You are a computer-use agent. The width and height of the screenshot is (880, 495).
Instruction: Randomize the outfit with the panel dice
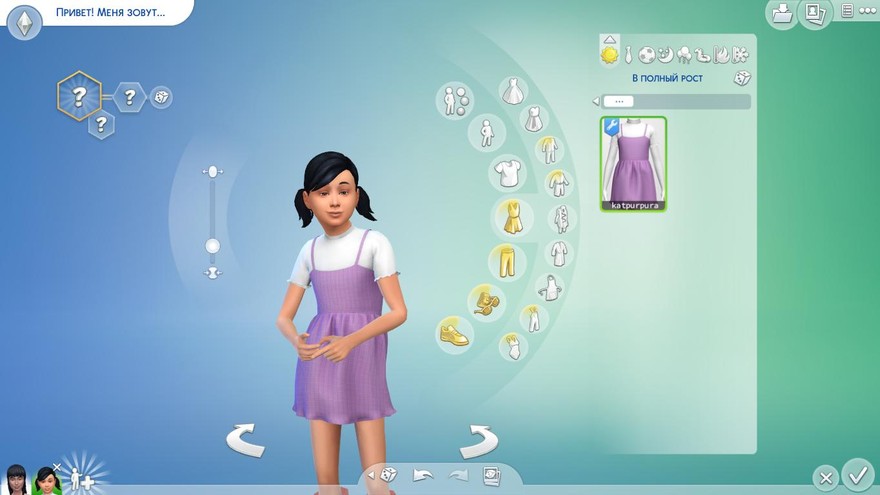coord(741,78)
